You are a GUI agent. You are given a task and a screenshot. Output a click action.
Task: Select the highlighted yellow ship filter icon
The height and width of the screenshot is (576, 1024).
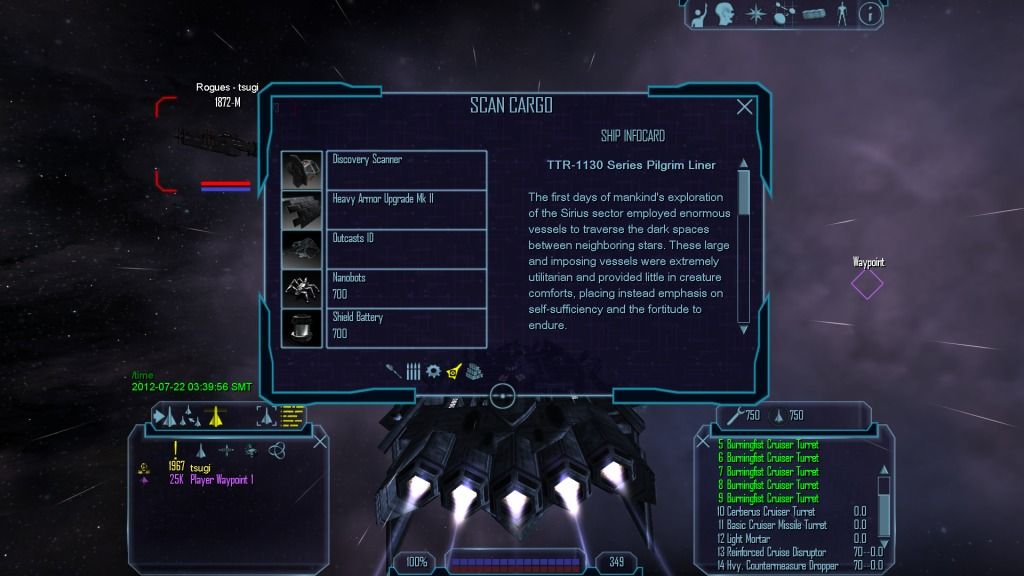[x=454, y=371]
